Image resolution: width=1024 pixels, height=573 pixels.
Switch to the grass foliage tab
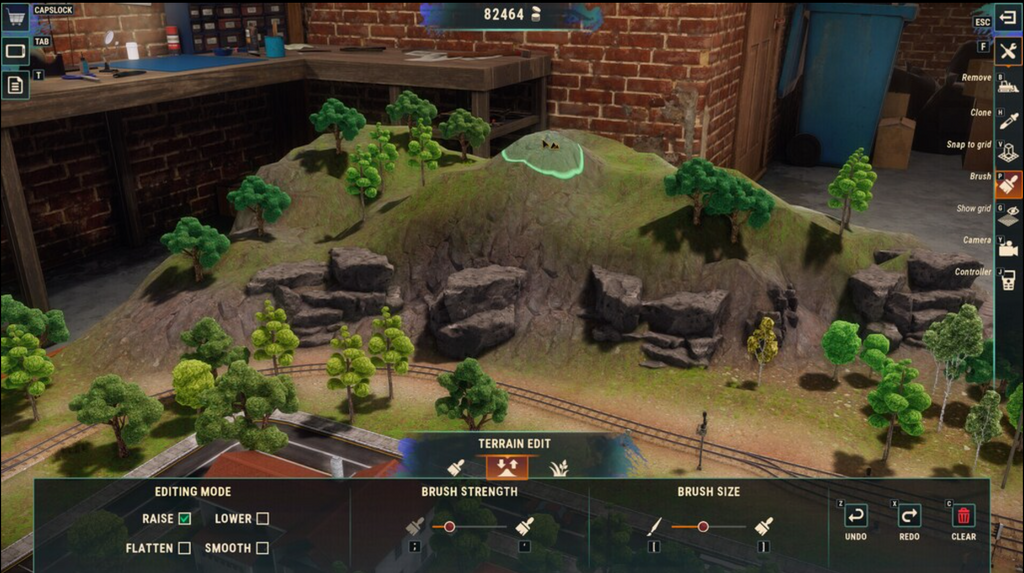tap(558, 467)
